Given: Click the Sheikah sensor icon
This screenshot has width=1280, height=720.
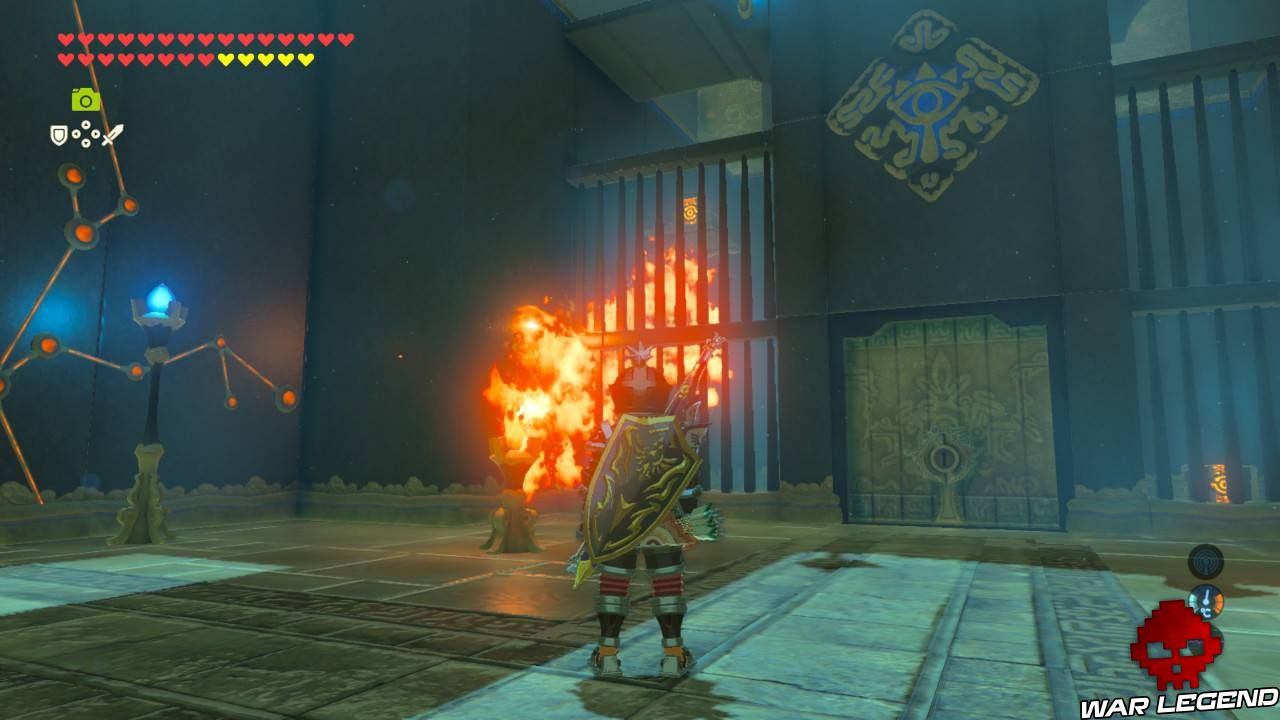Looking at the screenshot, I should pos(1206,562).
